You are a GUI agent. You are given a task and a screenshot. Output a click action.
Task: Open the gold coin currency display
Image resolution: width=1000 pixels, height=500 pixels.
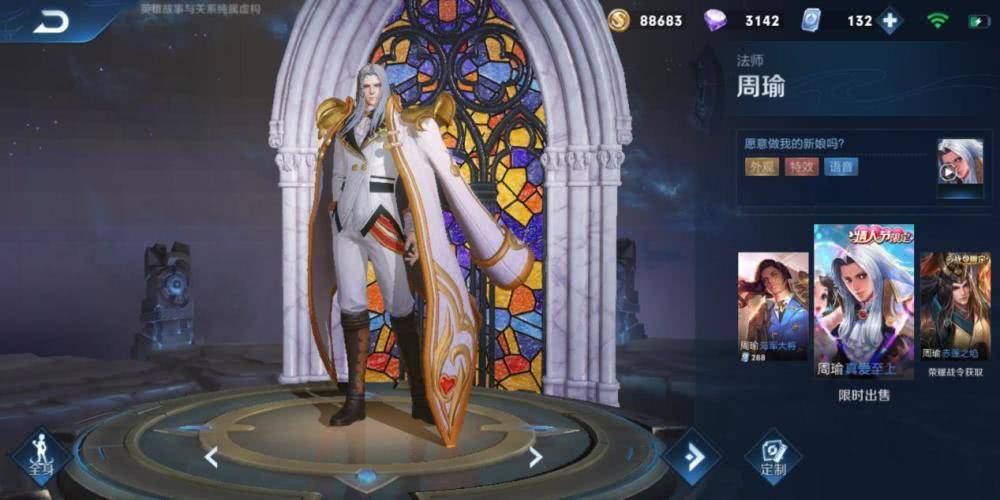tap(620, 21)
